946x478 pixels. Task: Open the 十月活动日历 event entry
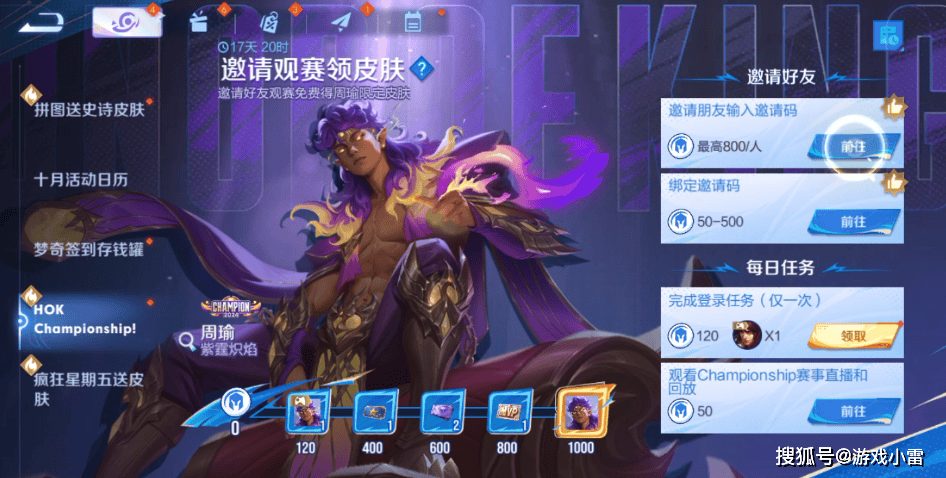tap(81, 180)
